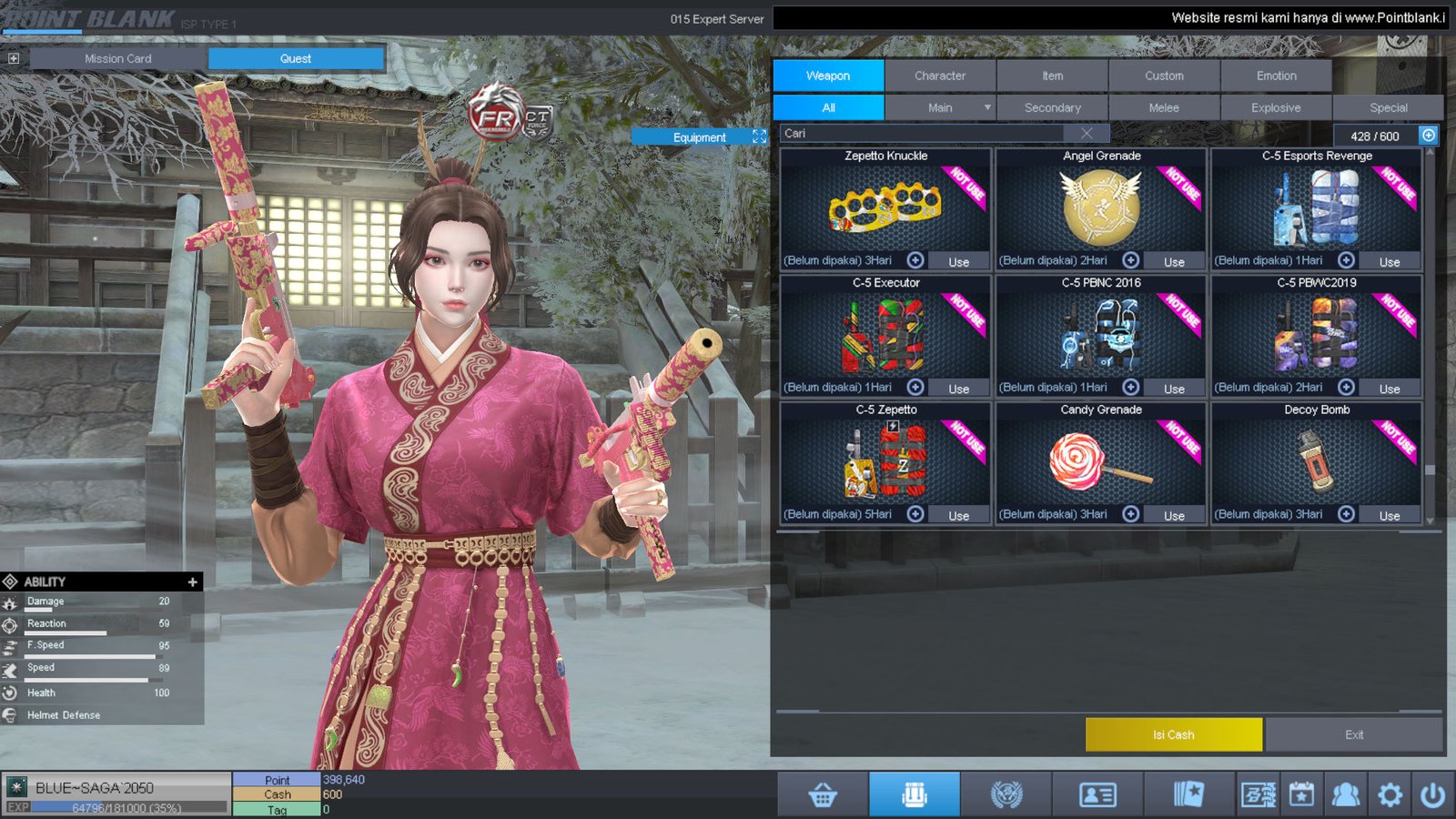Use the Zepetto Knuckle
This screenshot has height=819, width=1456.
tap(958, 261)
